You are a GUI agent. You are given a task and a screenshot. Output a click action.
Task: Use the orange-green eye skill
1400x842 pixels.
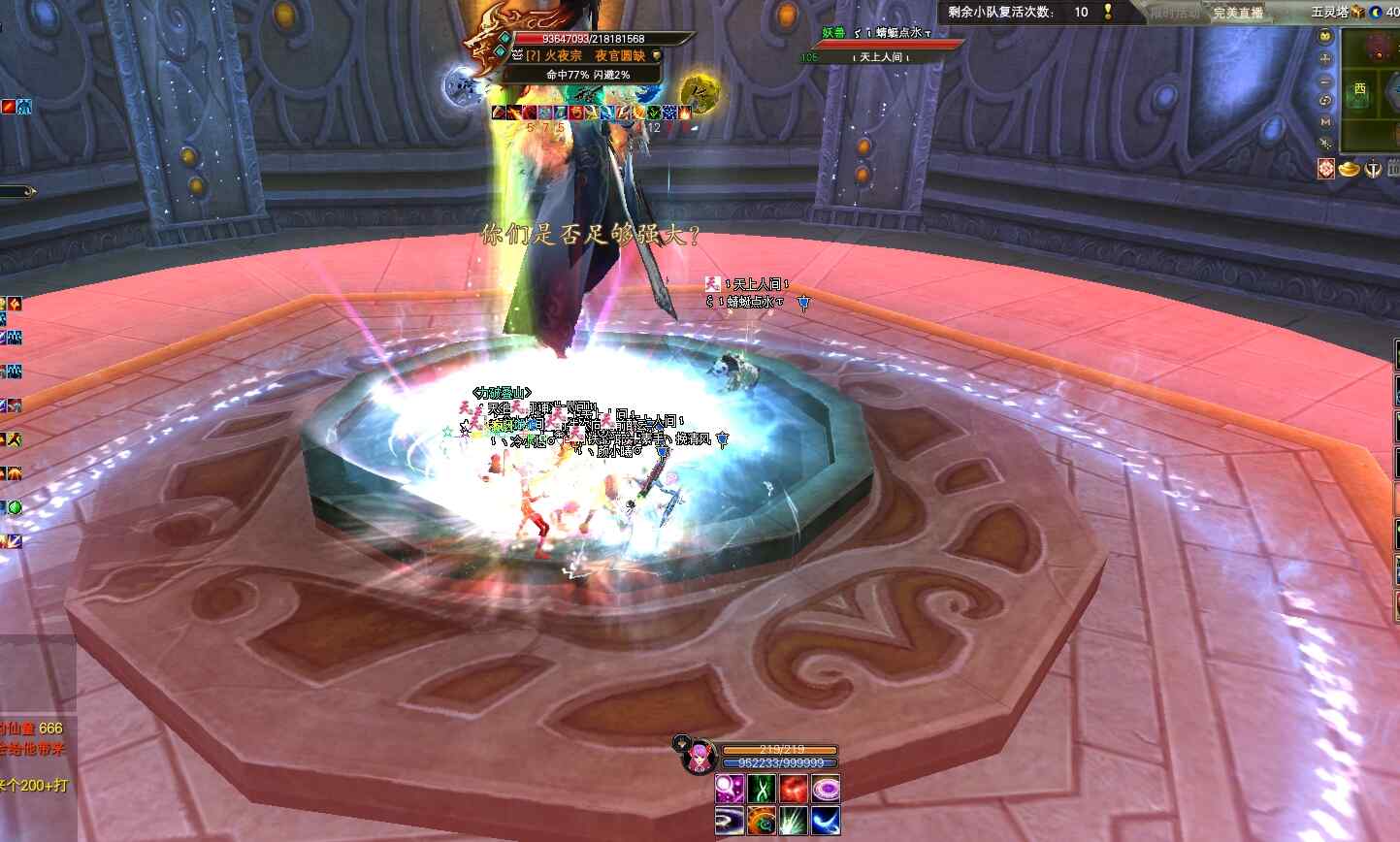(x=762, y=821)
